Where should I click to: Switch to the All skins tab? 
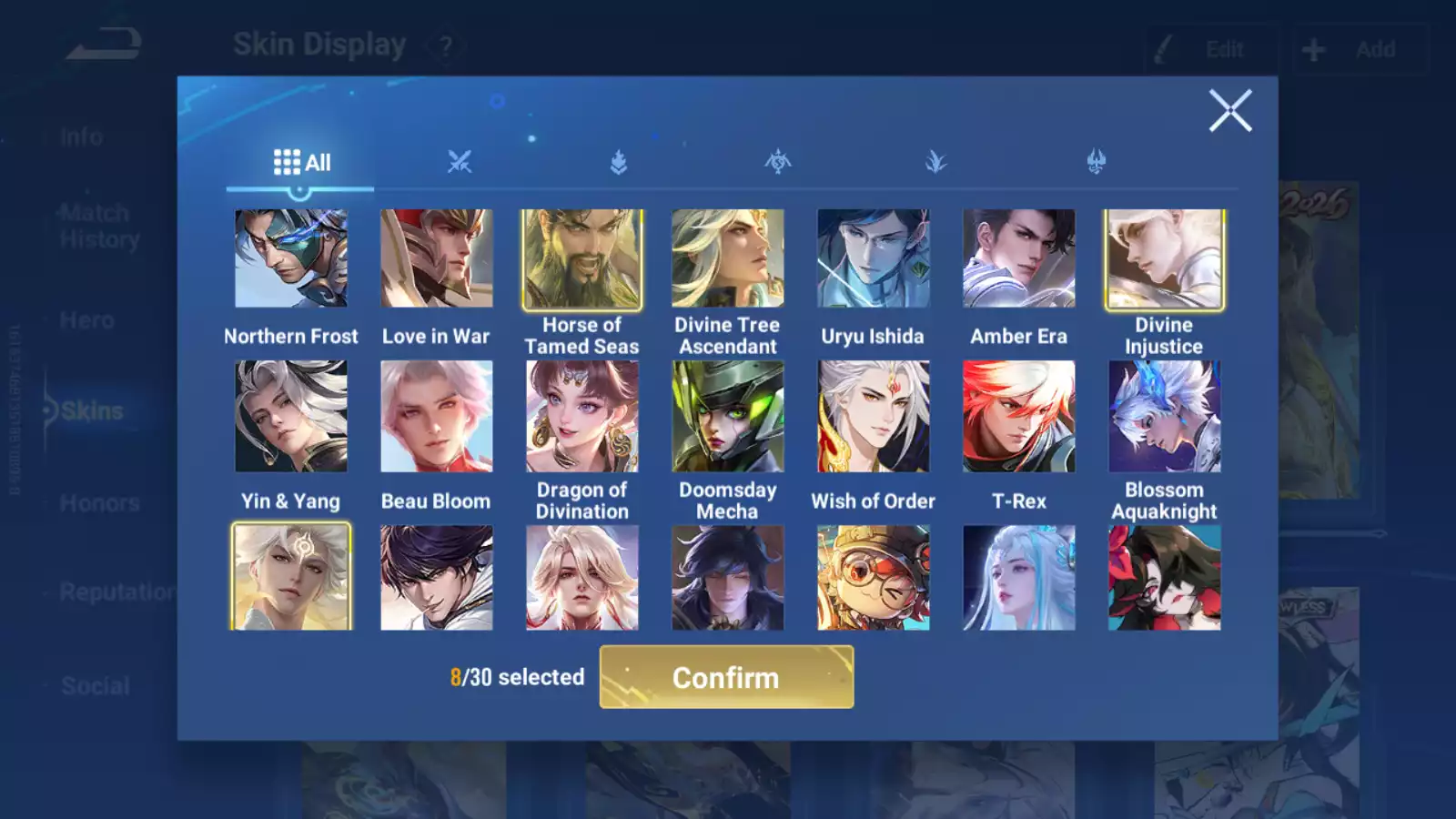coord(301,162)
